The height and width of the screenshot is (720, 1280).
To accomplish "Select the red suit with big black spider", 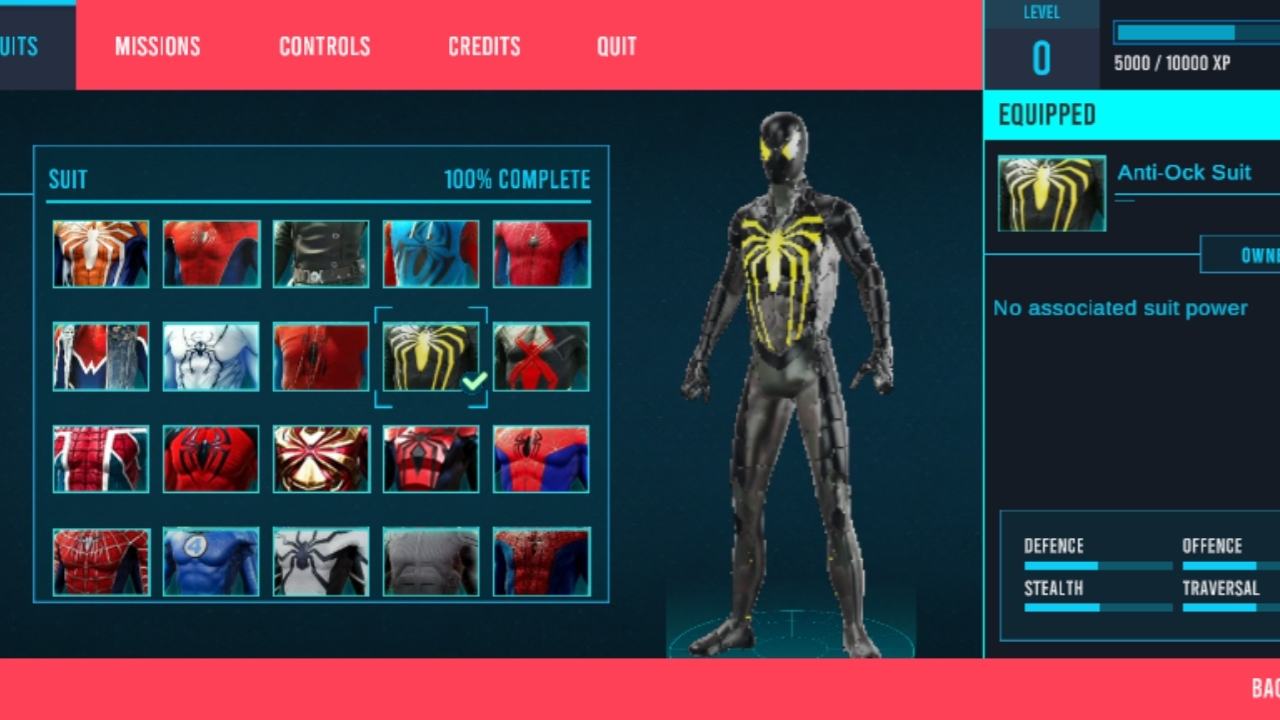I will tap(211, 459).
